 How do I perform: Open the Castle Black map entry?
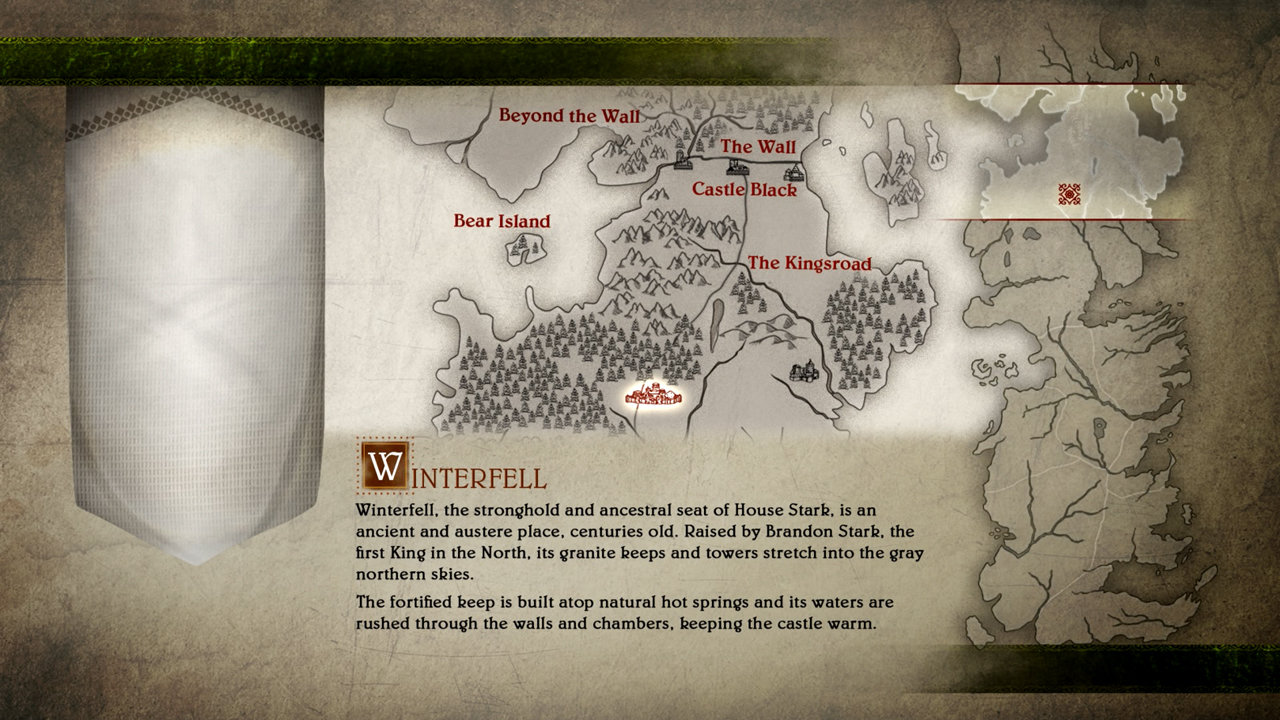tap(744, 189)
